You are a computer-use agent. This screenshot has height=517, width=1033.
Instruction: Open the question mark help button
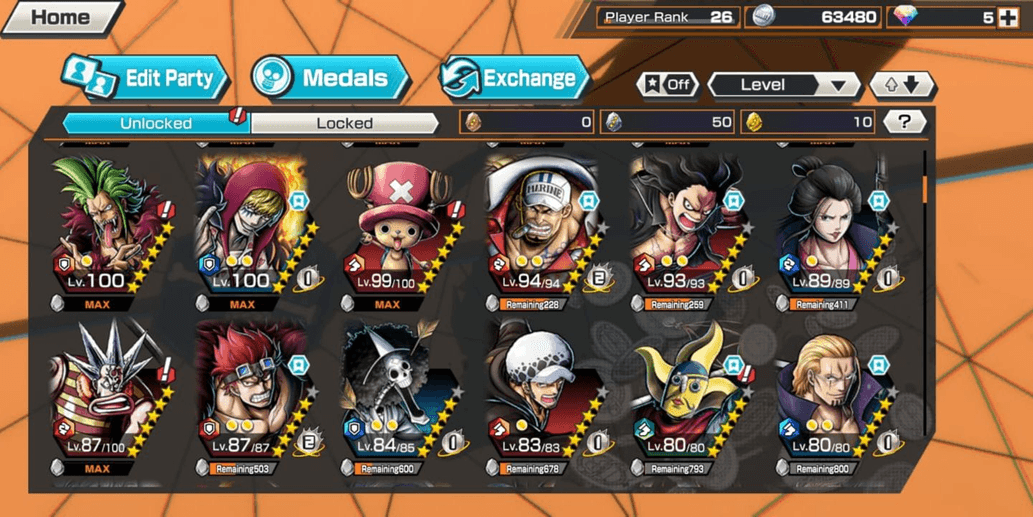click(904, 122)
